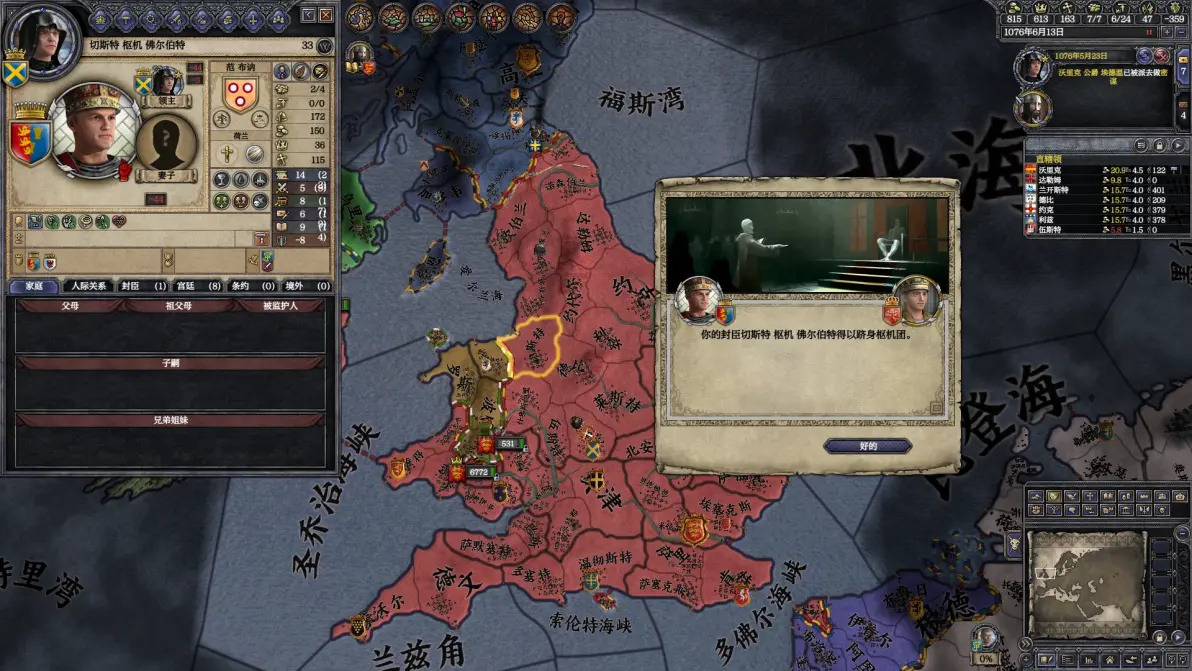1192x671 pixels.
Task: Open the player ruler portrait at top-left
Action: 40,40
